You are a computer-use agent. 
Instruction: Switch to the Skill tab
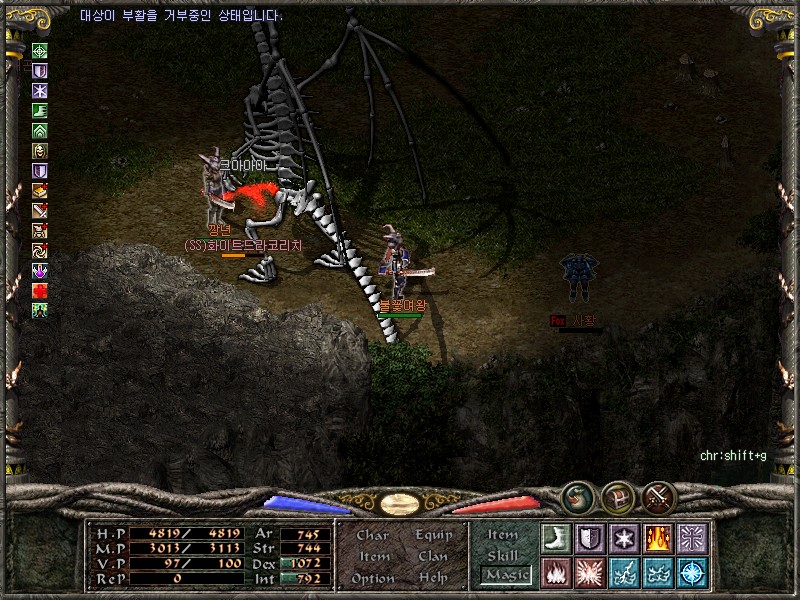tap(503, 555)
